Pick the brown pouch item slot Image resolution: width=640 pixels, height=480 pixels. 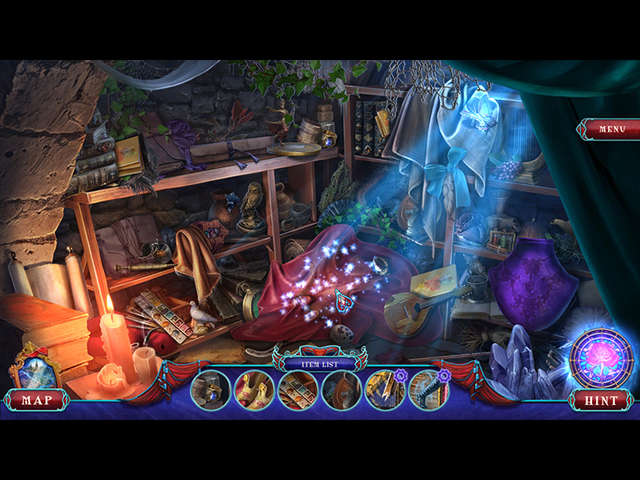click(342, 390)
